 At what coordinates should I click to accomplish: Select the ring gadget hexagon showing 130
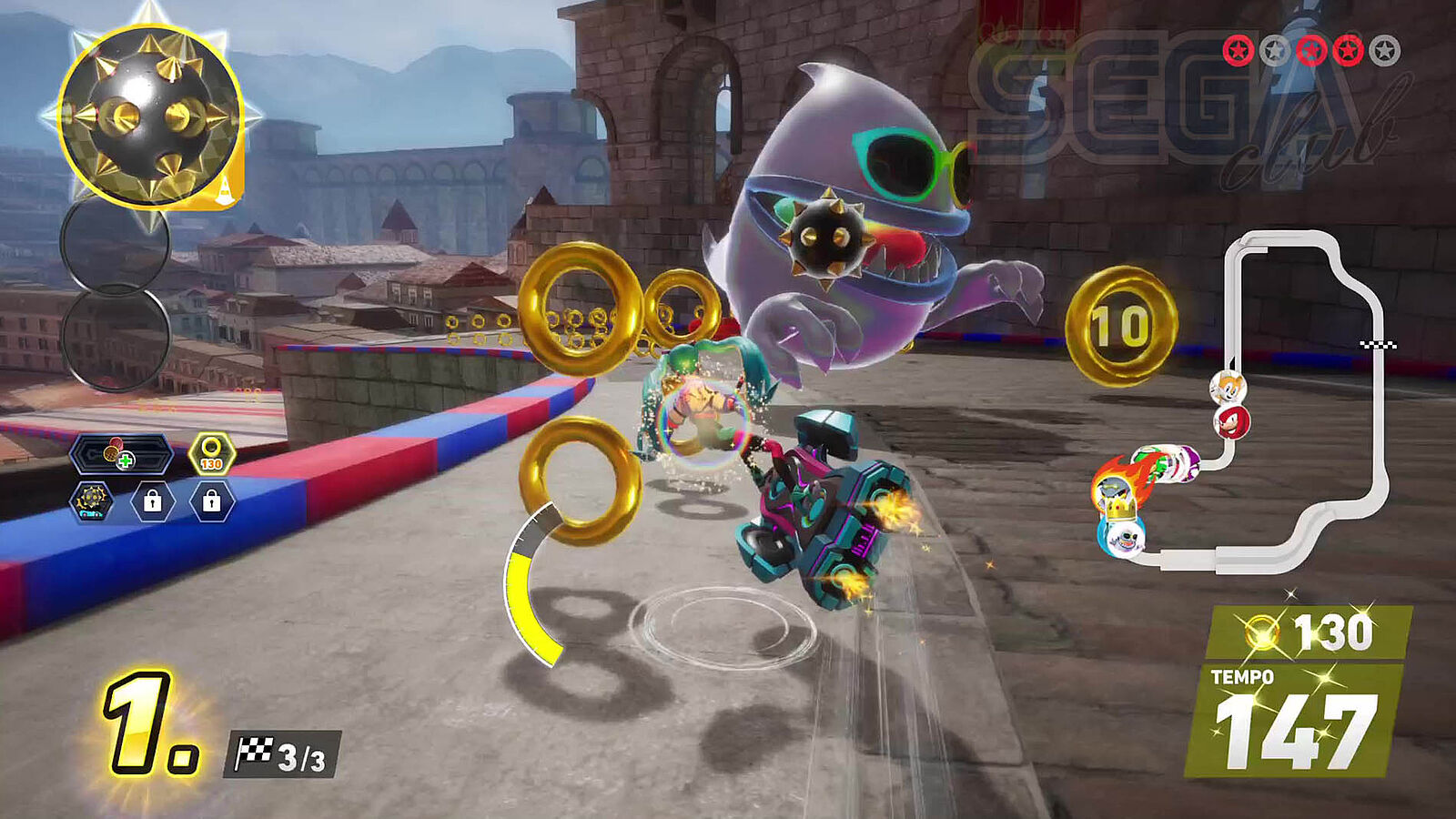point(211,453)
